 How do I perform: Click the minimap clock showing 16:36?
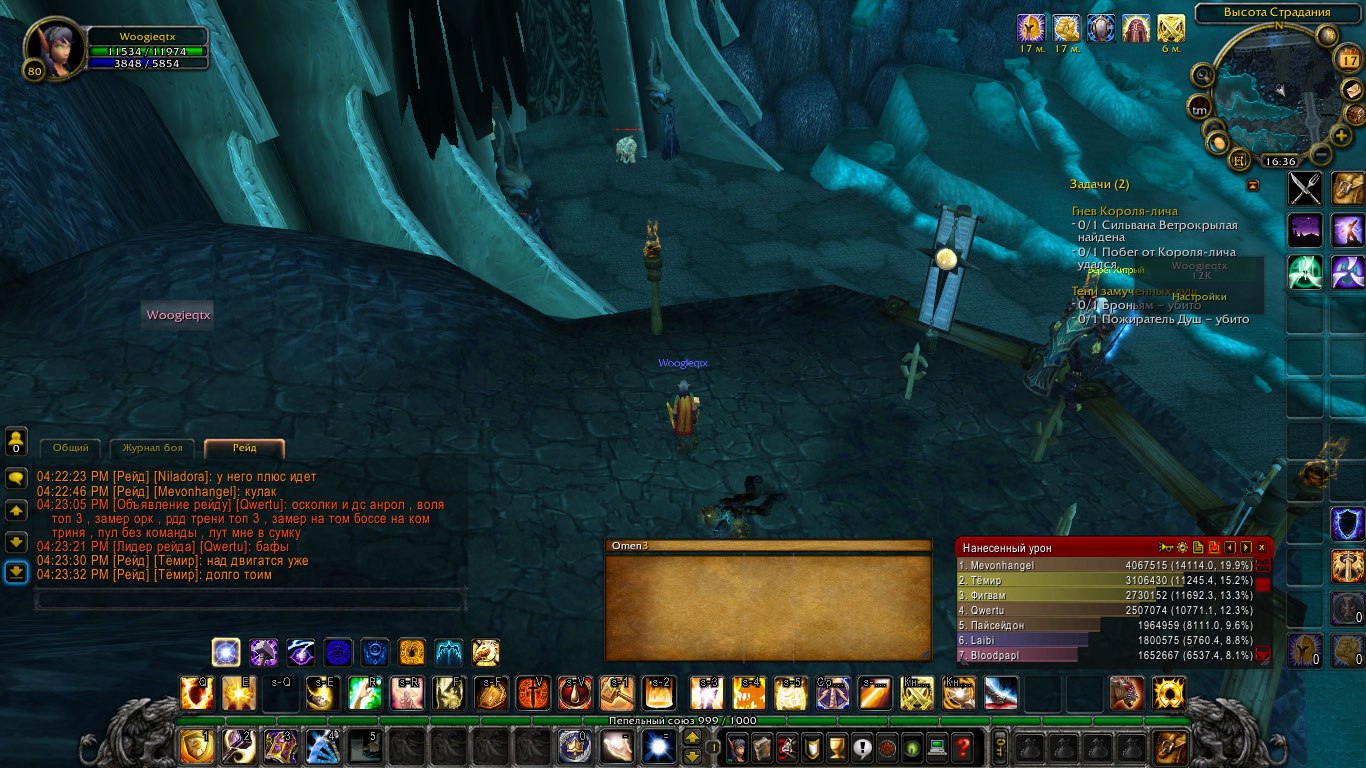(x=1280, y=161)
